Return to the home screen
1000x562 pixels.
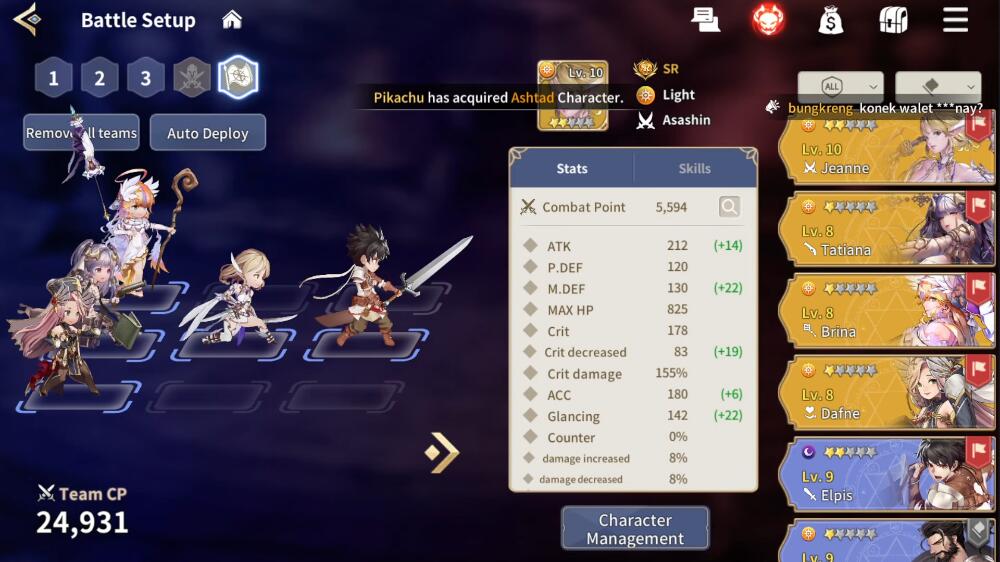[x=232, y=20]
